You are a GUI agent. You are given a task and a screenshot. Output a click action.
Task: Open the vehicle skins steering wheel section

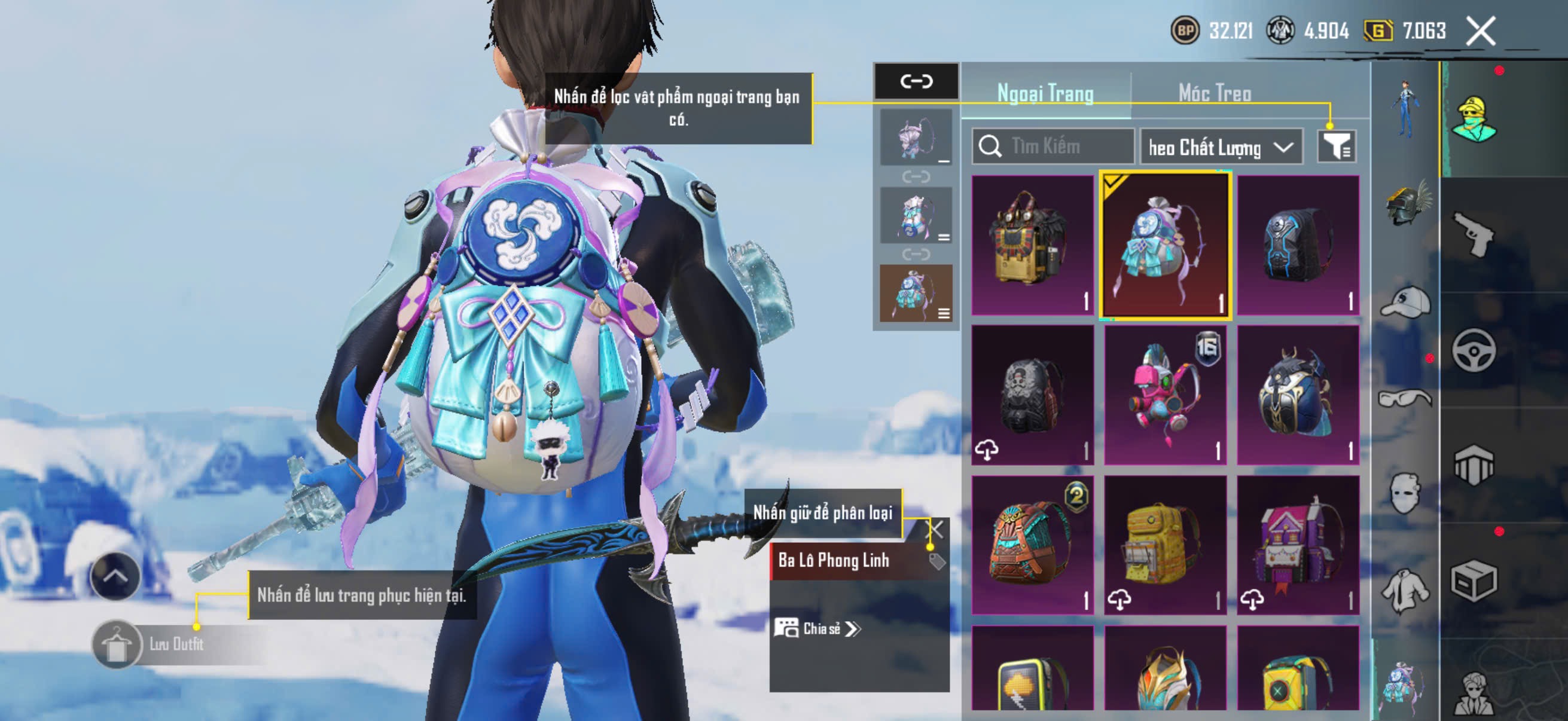[1474, 351]
